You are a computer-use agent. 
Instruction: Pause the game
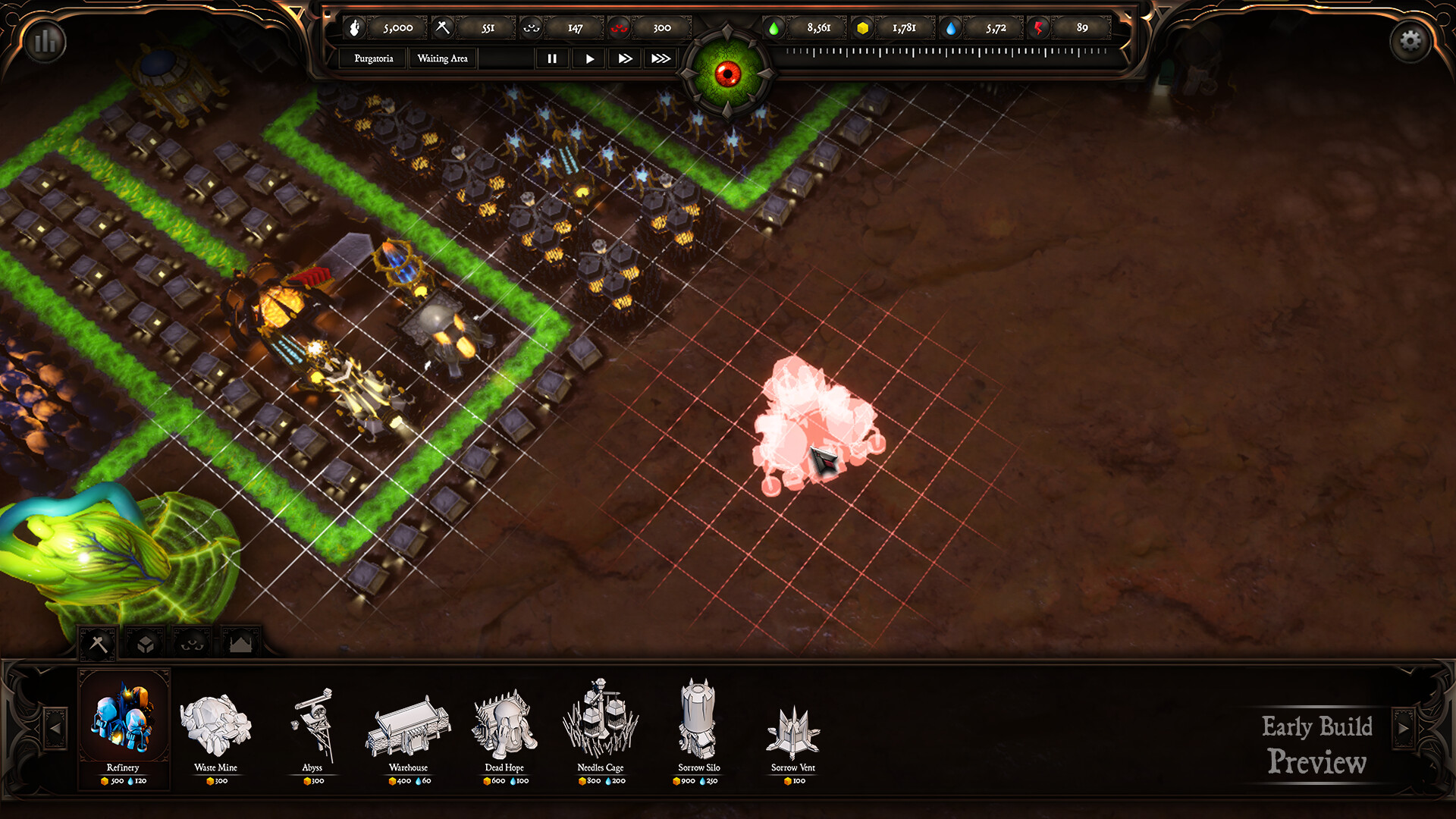point(552,58)
